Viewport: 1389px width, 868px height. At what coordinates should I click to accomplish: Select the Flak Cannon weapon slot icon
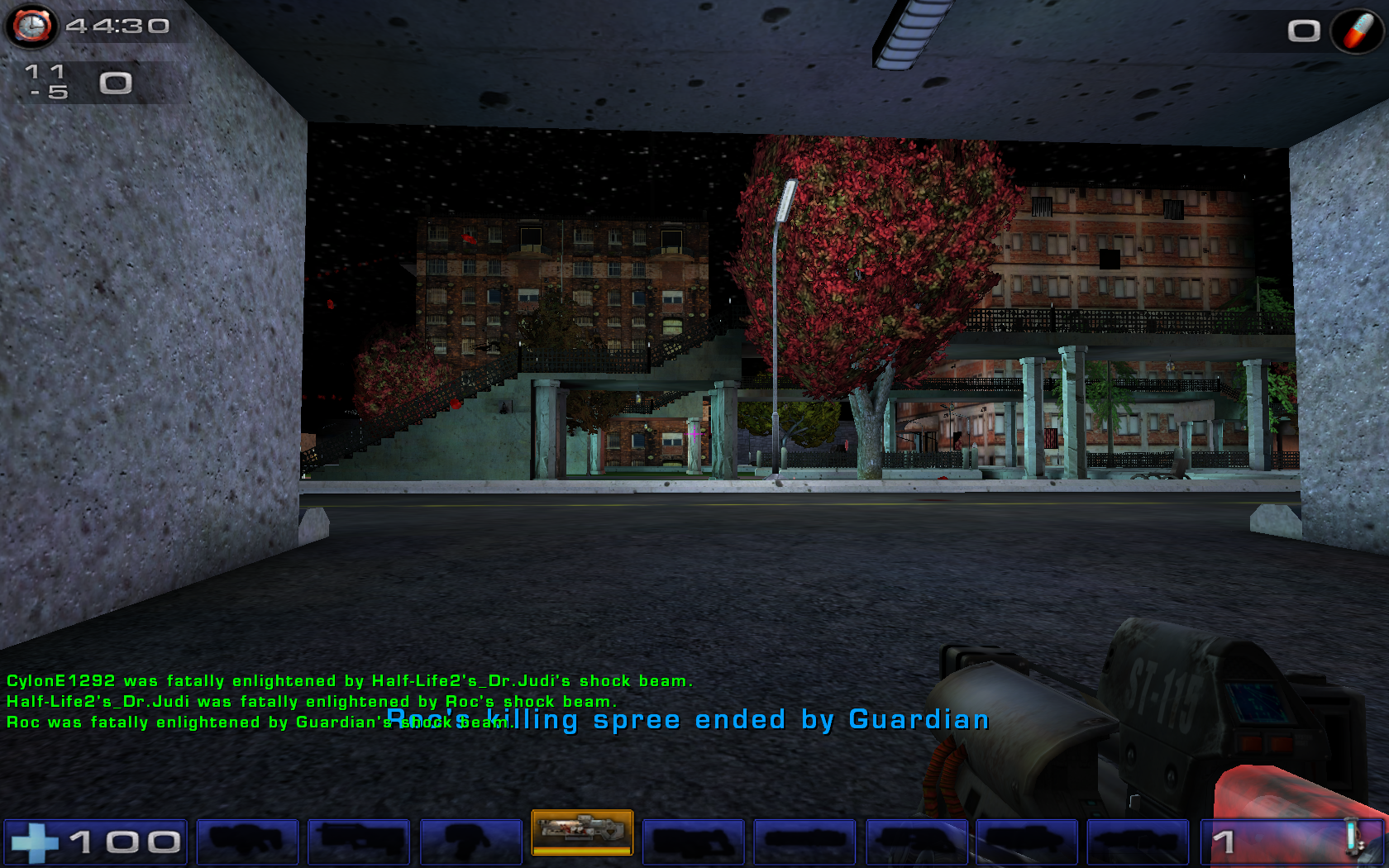916,839
